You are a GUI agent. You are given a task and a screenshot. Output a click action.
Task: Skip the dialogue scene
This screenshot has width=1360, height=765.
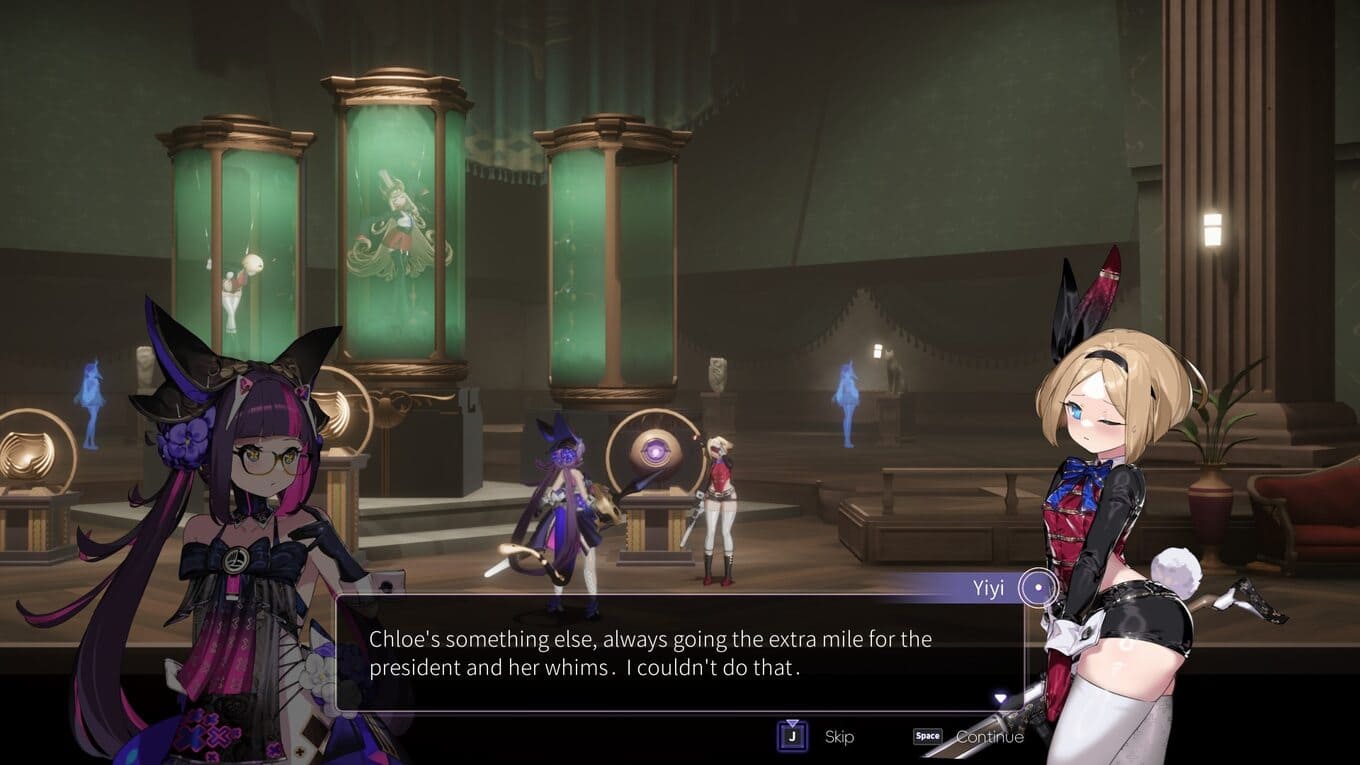[793, 737]
